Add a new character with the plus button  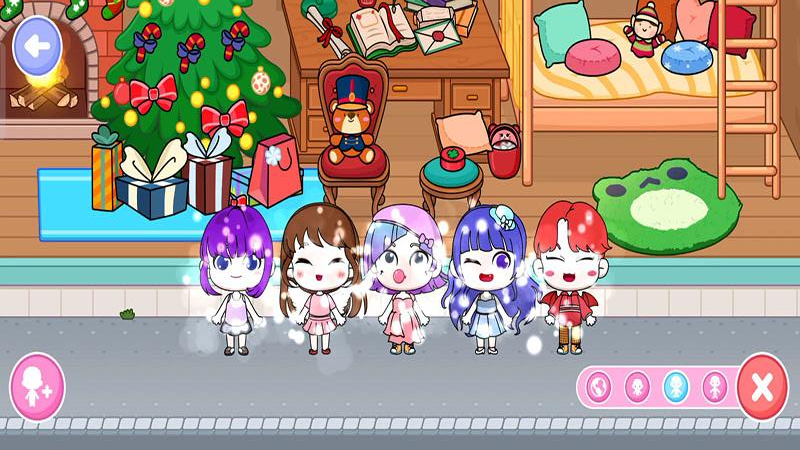pos(37,386)
